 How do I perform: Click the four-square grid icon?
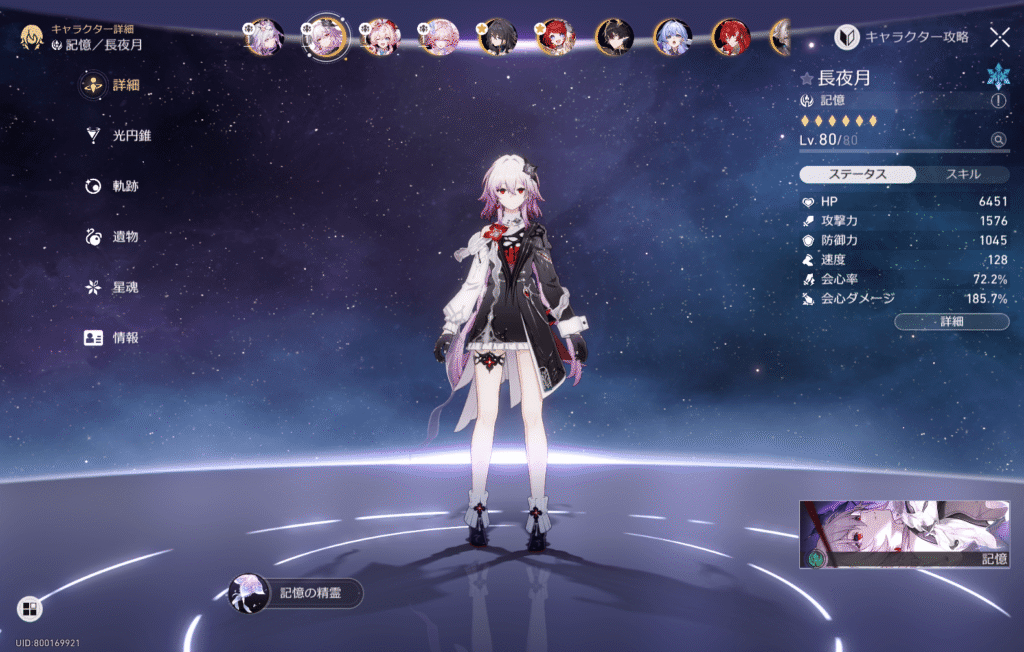tap(29, 608)
